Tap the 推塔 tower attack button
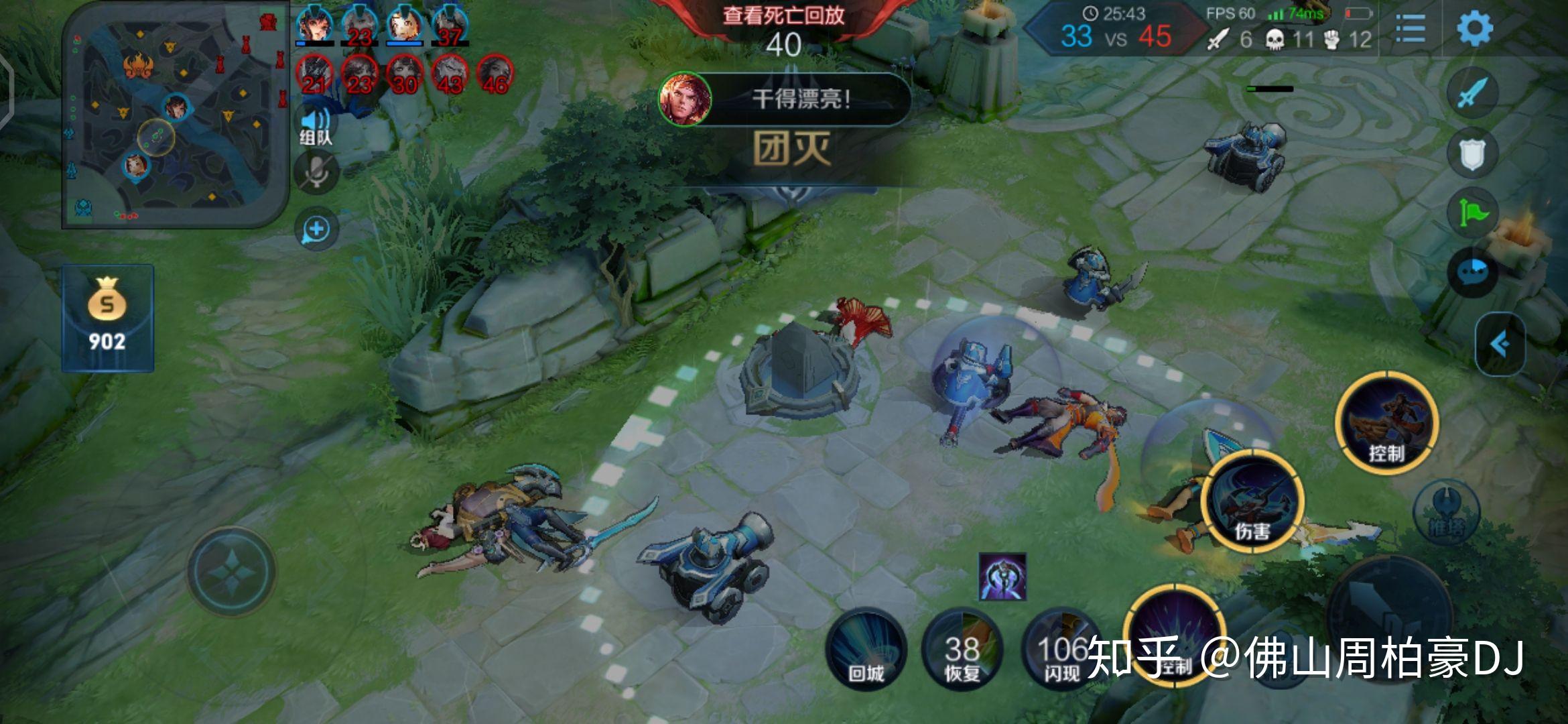Image resolution: width=1568 pixels, height=724 pixels. point(1446,513)
